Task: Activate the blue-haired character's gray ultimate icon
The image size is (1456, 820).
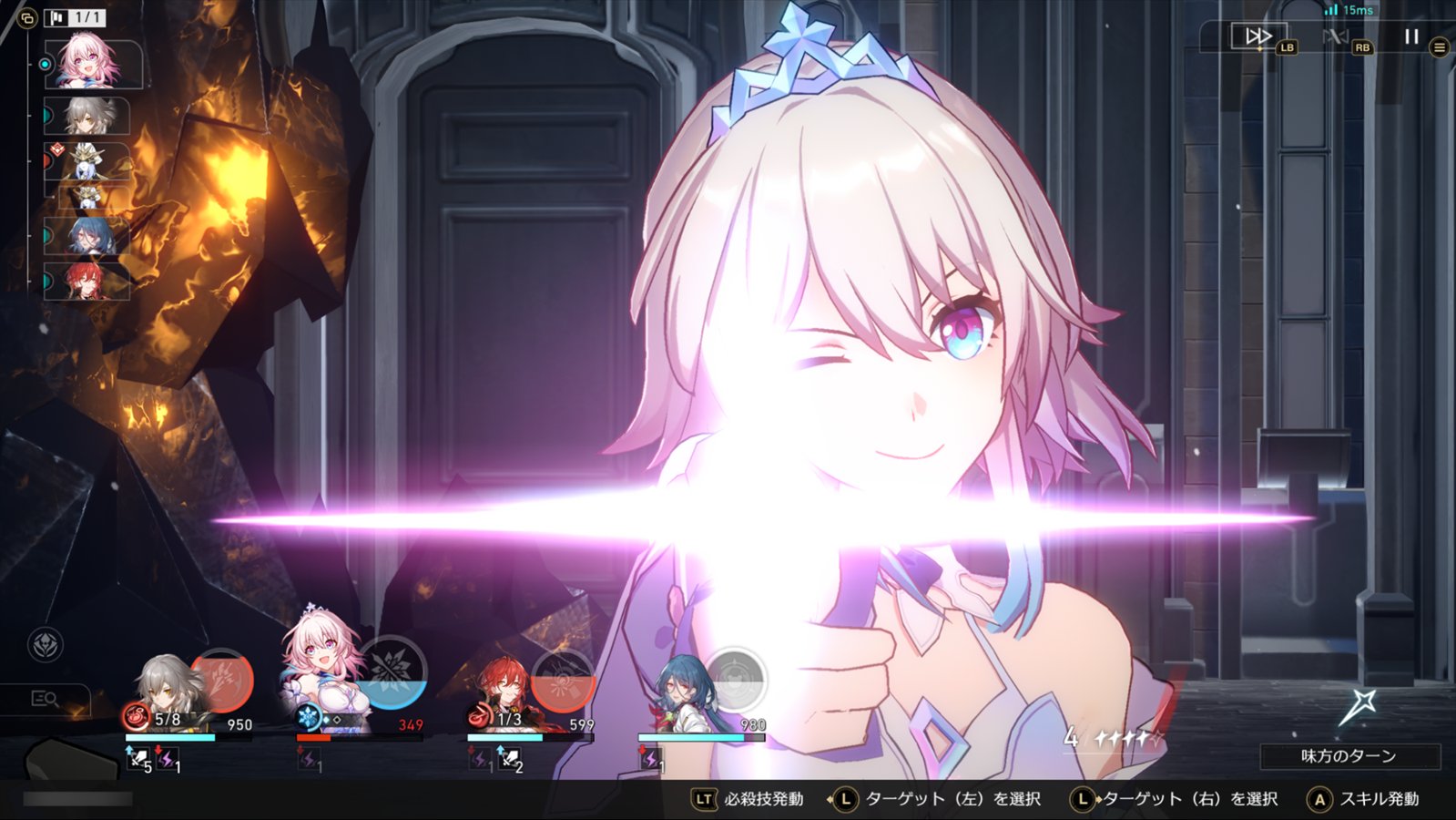Action: pyautogui.click(x=734, y=680)
